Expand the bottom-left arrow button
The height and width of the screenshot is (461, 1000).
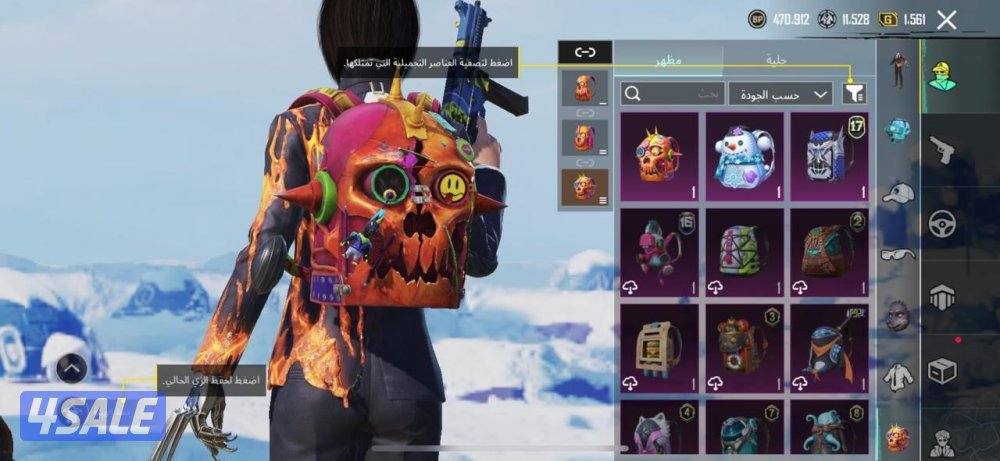[71, 369]
